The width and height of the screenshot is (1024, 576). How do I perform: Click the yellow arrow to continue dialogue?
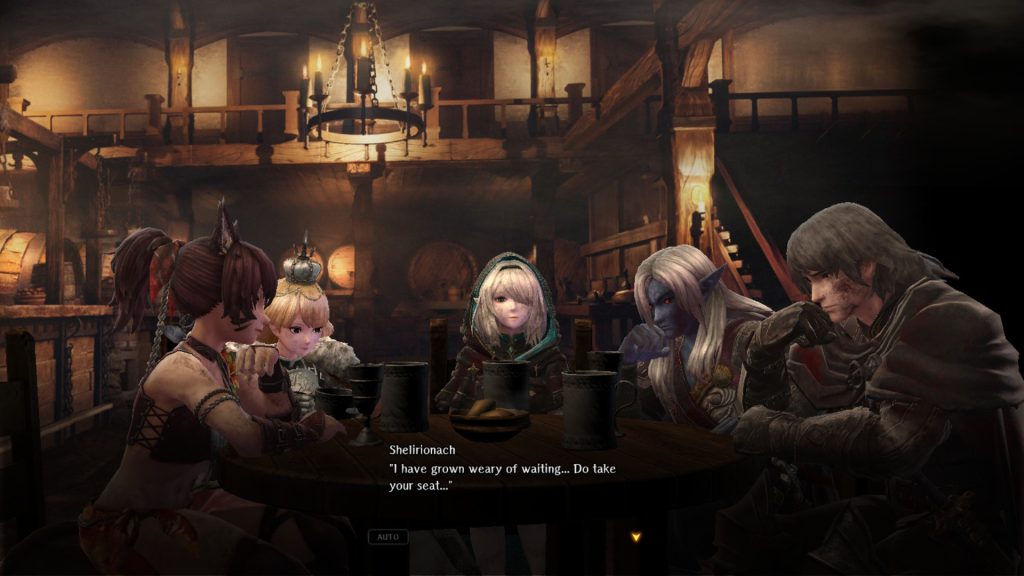coord(635,537)
